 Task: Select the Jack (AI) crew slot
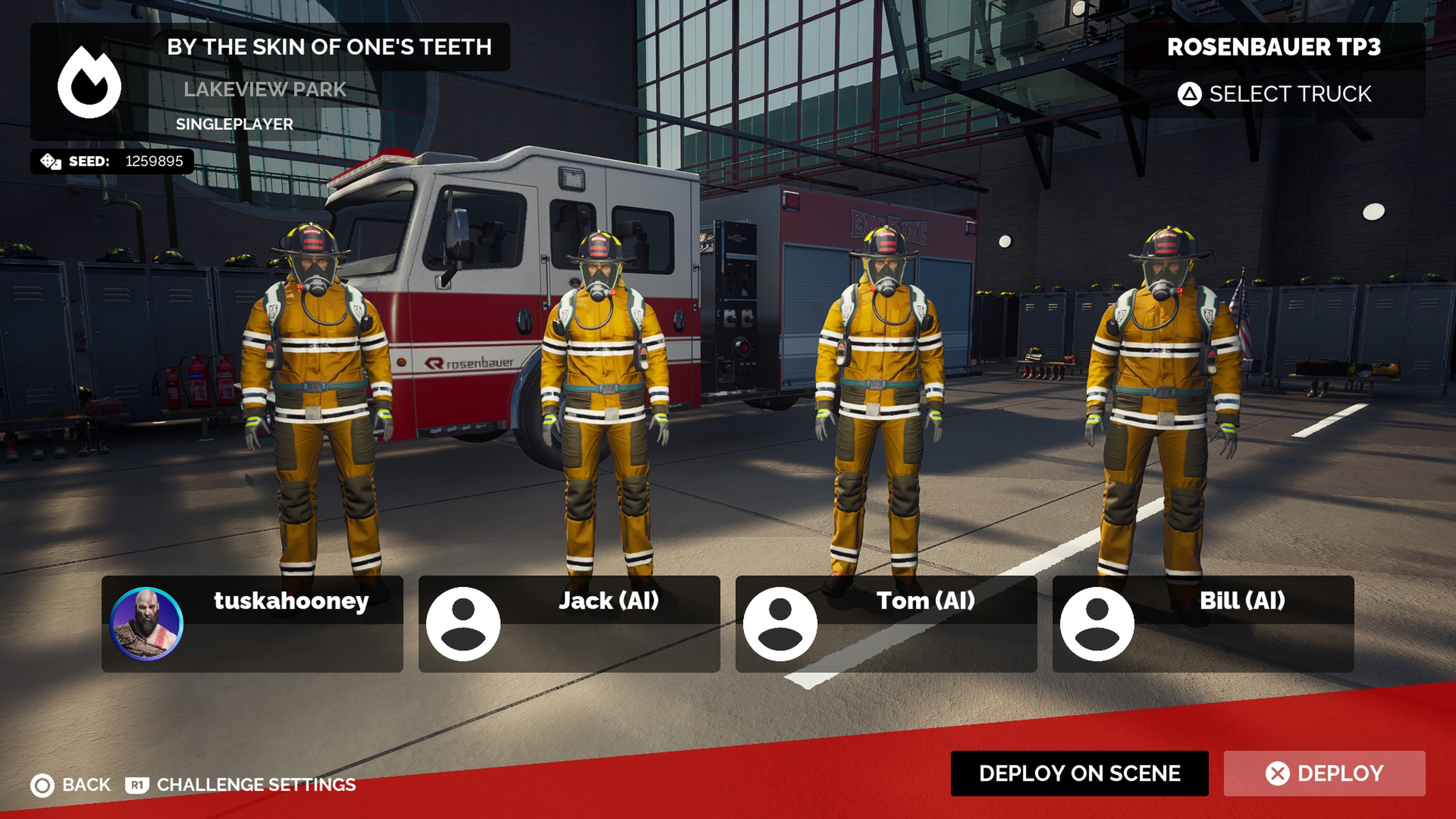(569, 624)
